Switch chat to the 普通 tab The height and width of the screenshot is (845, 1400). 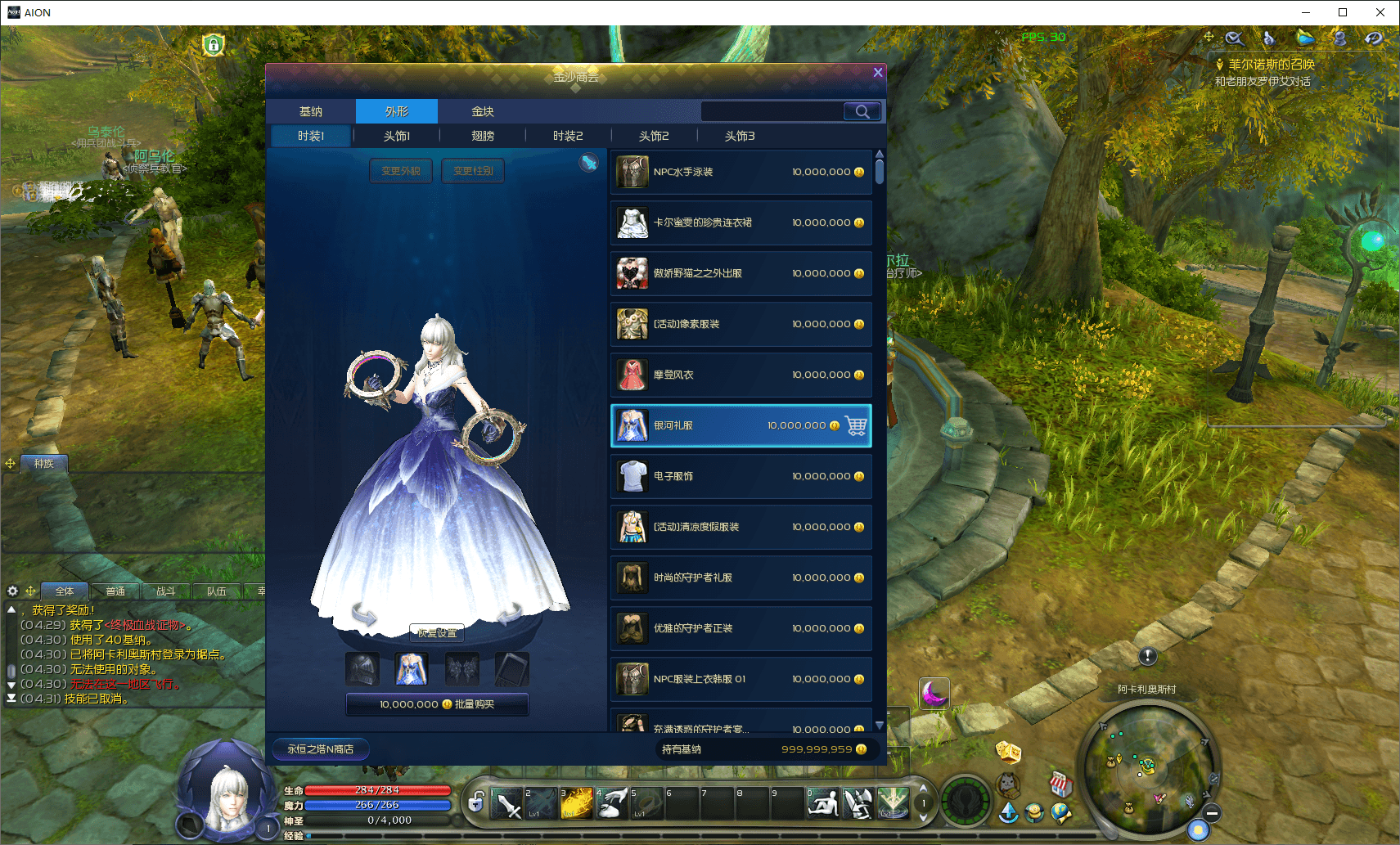tap(115, 591)
